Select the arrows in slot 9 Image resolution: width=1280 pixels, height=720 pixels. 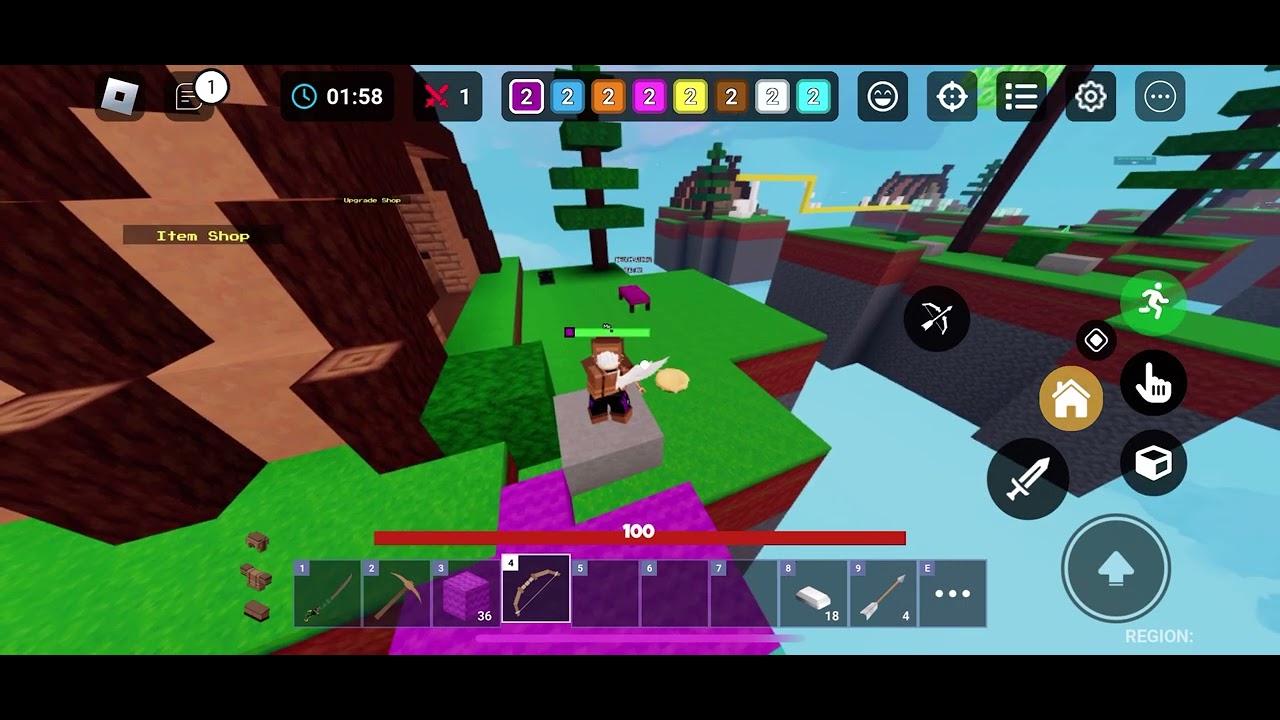point(883,594)
